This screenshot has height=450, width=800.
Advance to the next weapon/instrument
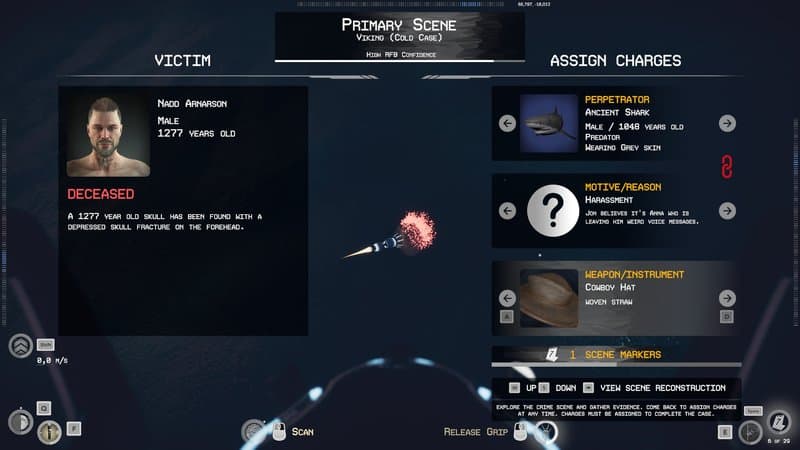(727, 298)
